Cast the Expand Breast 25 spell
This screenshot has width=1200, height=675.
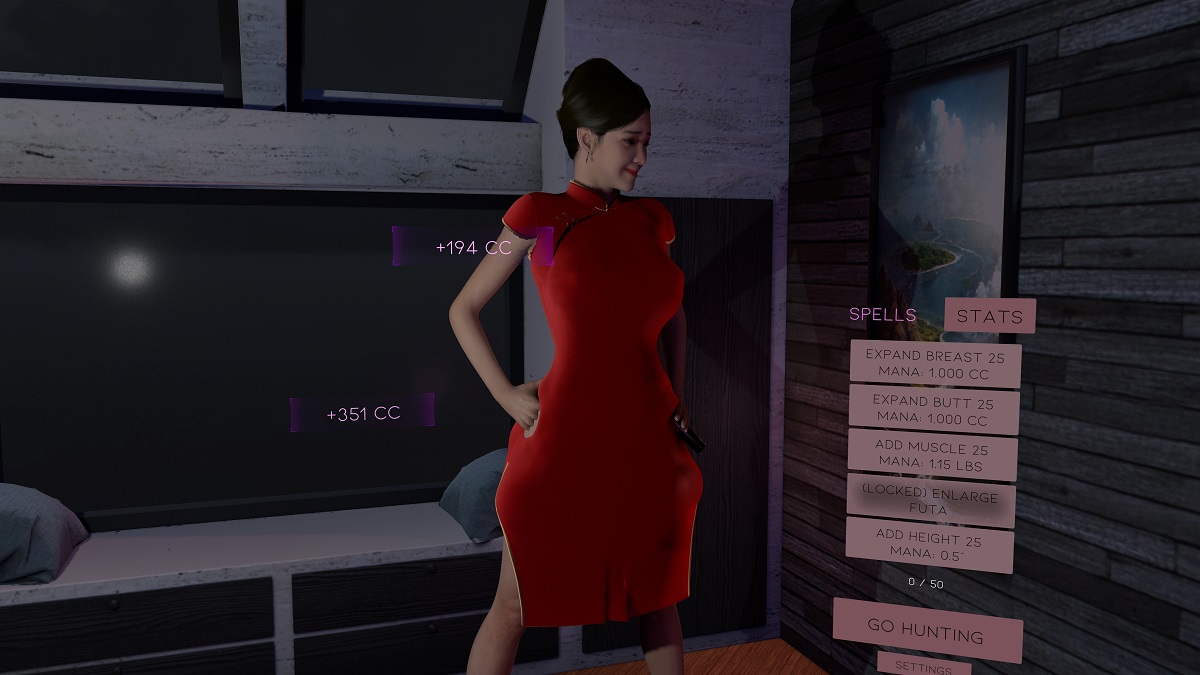(935, 364)
